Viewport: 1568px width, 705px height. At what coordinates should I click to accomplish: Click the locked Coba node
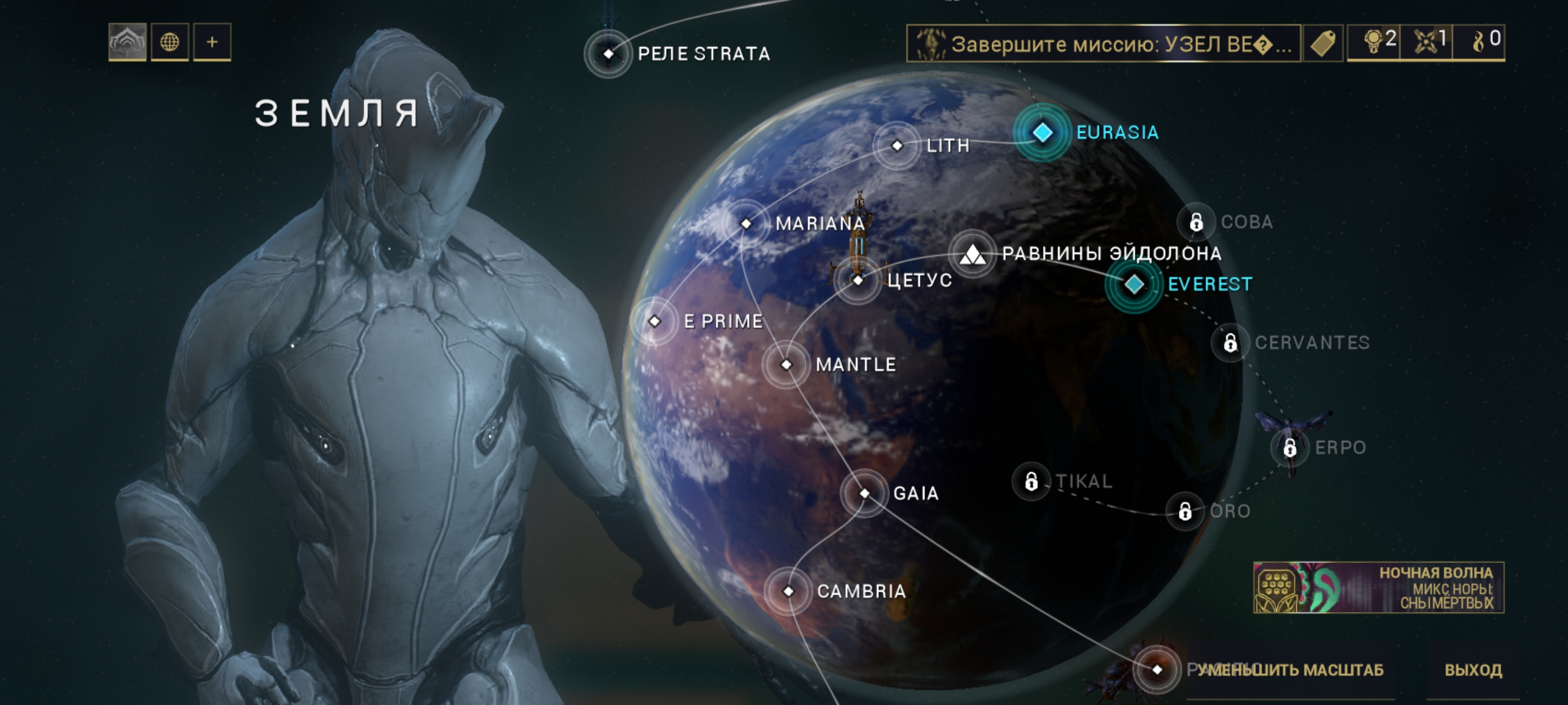[x=1196, y=222]
